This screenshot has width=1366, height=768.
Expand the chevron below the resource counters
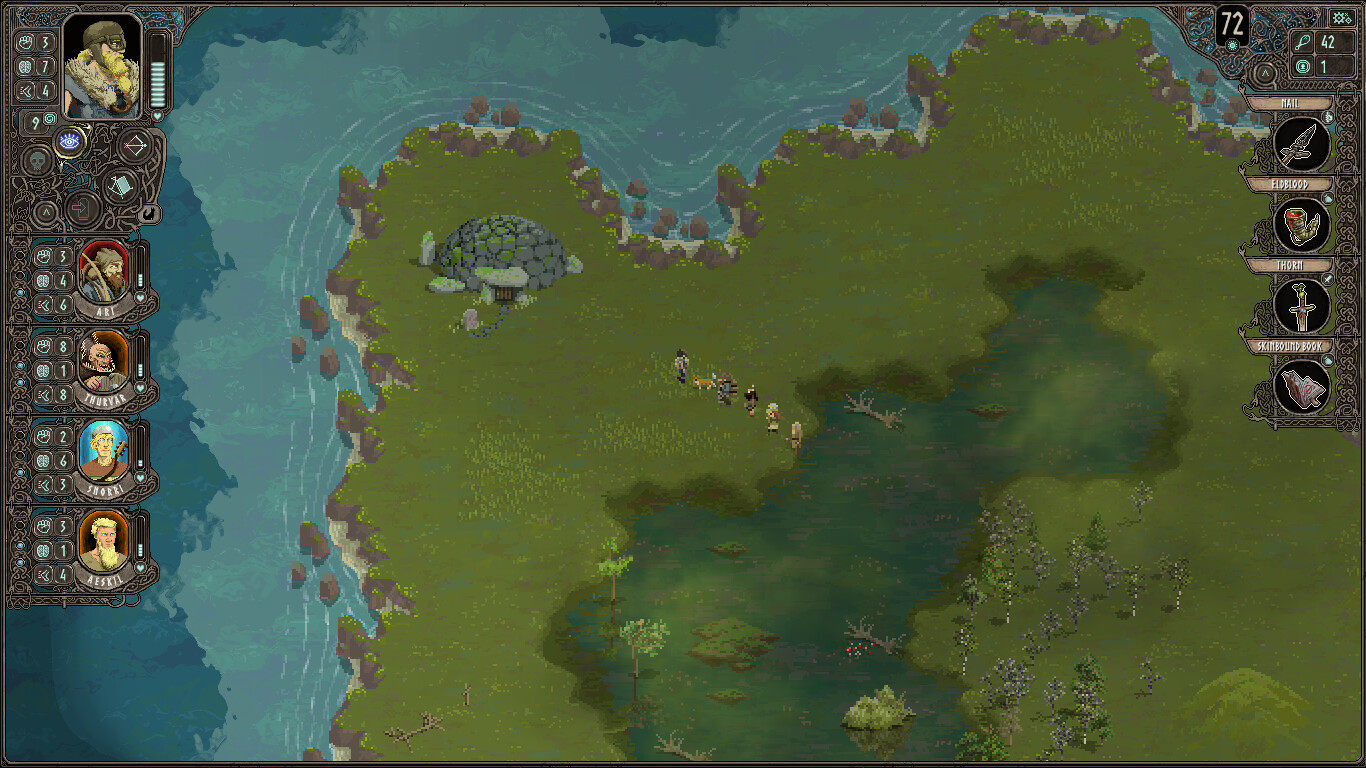1266,72
